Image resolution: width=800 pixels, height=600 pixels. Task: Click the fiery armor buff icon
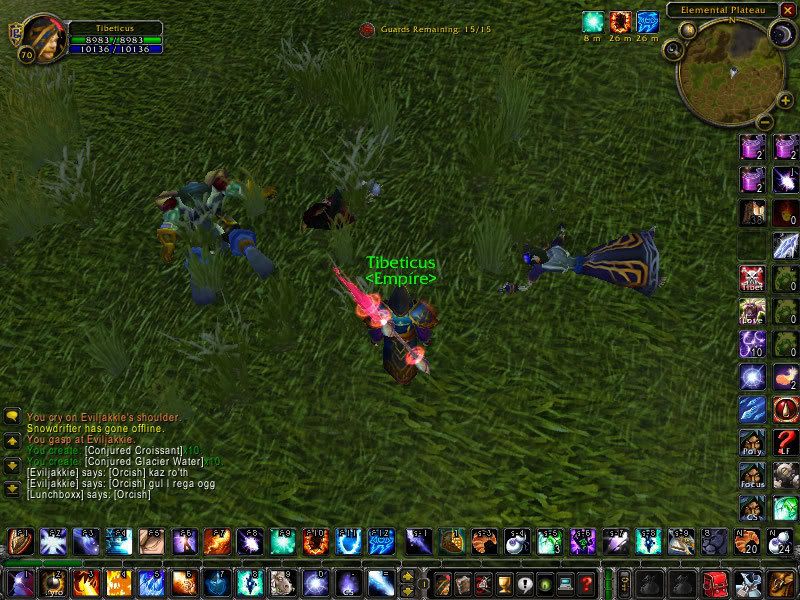tap(621, 22)
